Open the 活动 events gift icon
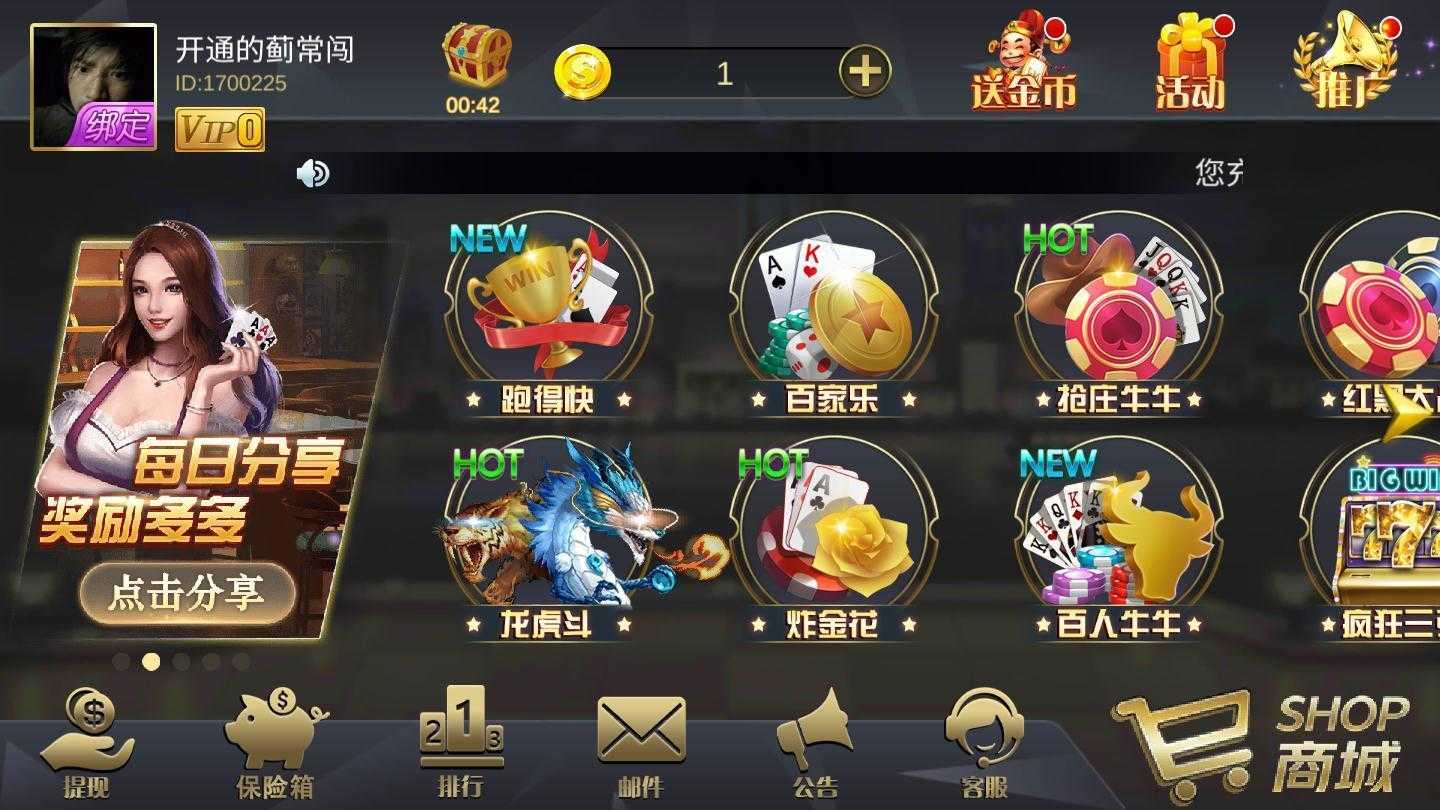The width and height of the screenshot is (1440, 810). pyautogui.click(x=1190, y=60)
